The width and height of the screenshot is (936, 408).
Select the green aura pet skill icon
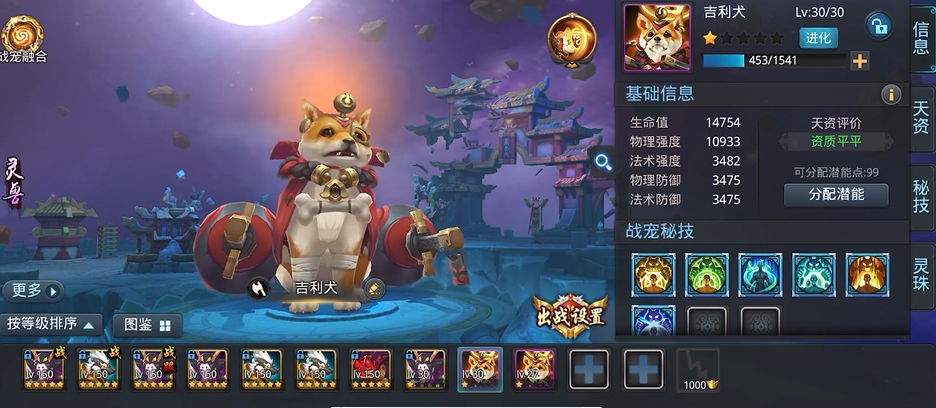click(x=707, y=274)
